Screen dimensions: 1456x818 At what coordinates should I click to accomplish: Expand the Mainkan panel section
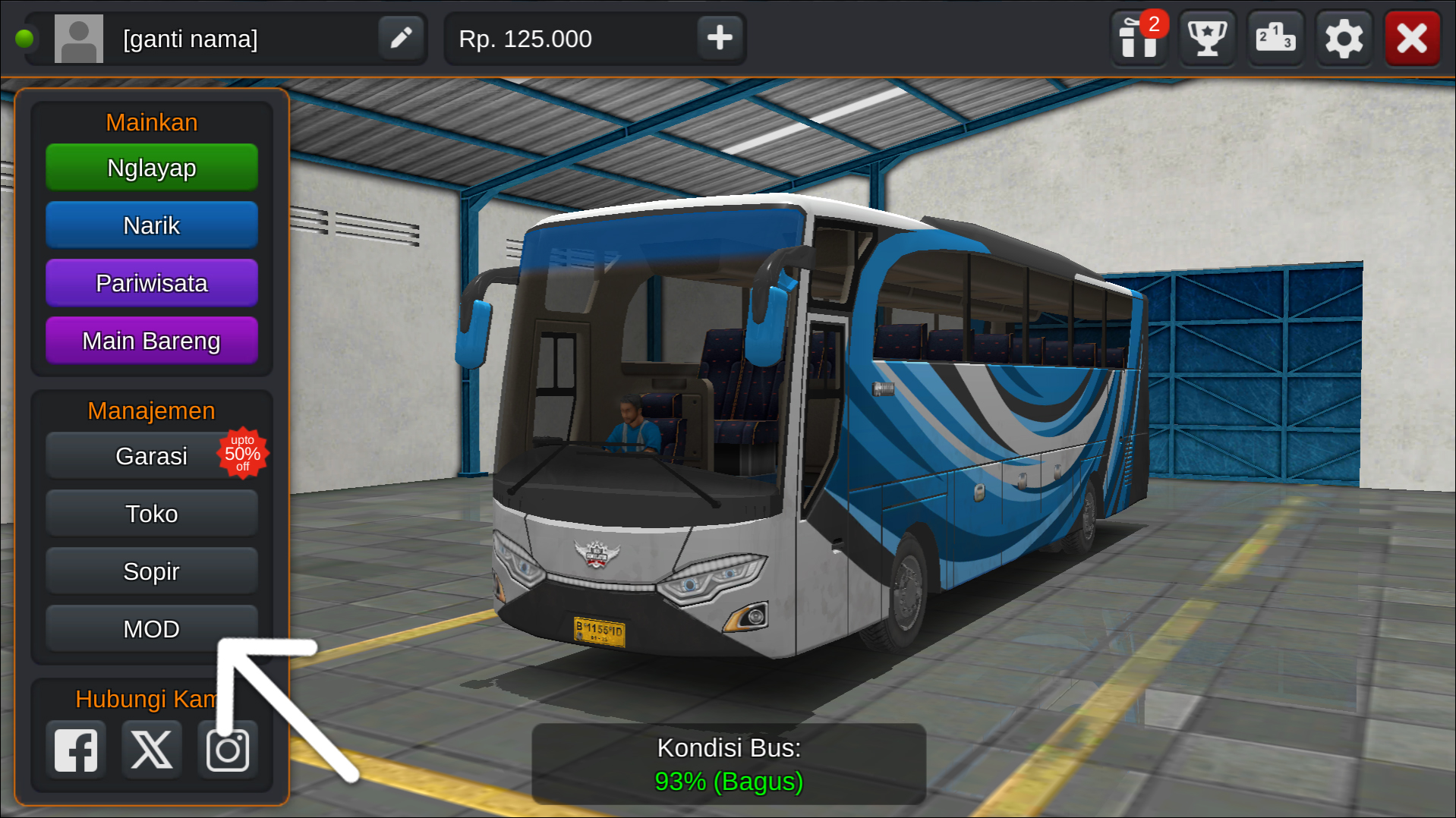tap(151, 121)
